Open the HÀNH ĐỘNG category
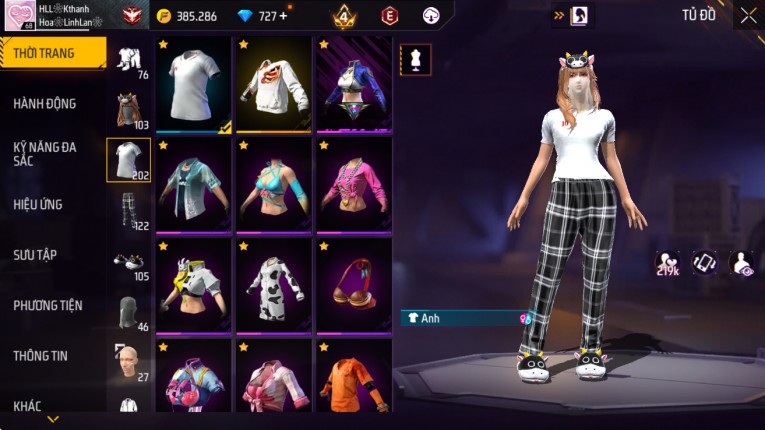Image resolution: width=765 pixels, height=430 pixels. (45, 103)
